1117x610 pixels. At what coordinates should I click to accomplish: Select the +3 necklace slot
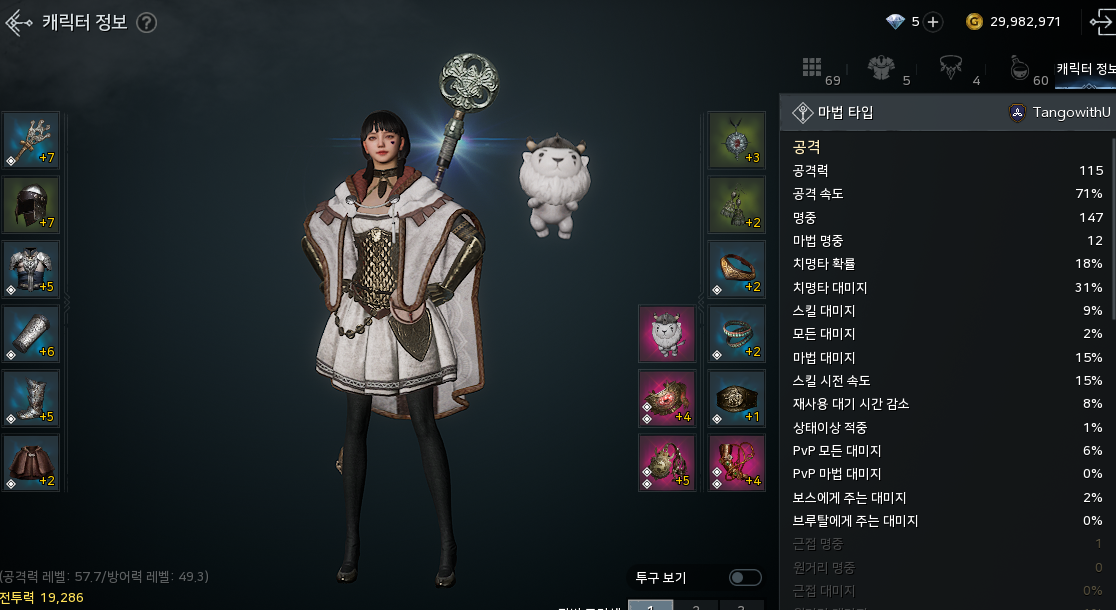tap(737, 140)
